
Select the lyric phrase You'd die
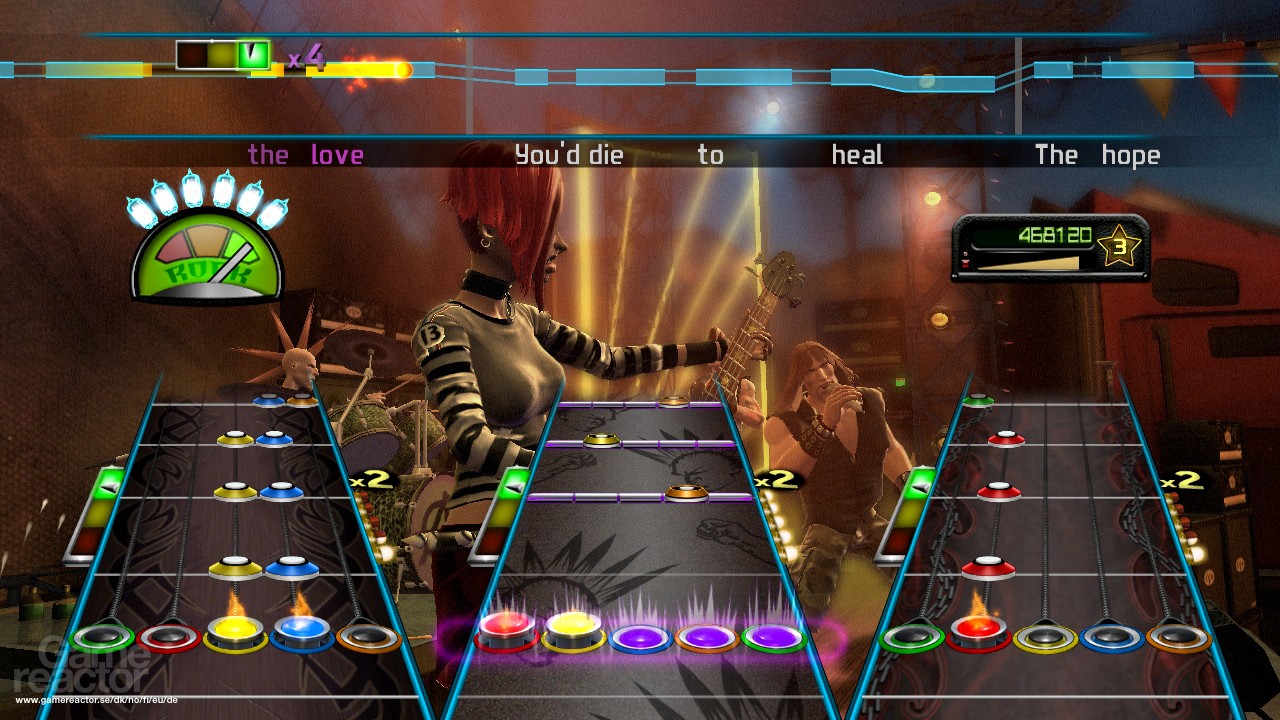[567, 155]
